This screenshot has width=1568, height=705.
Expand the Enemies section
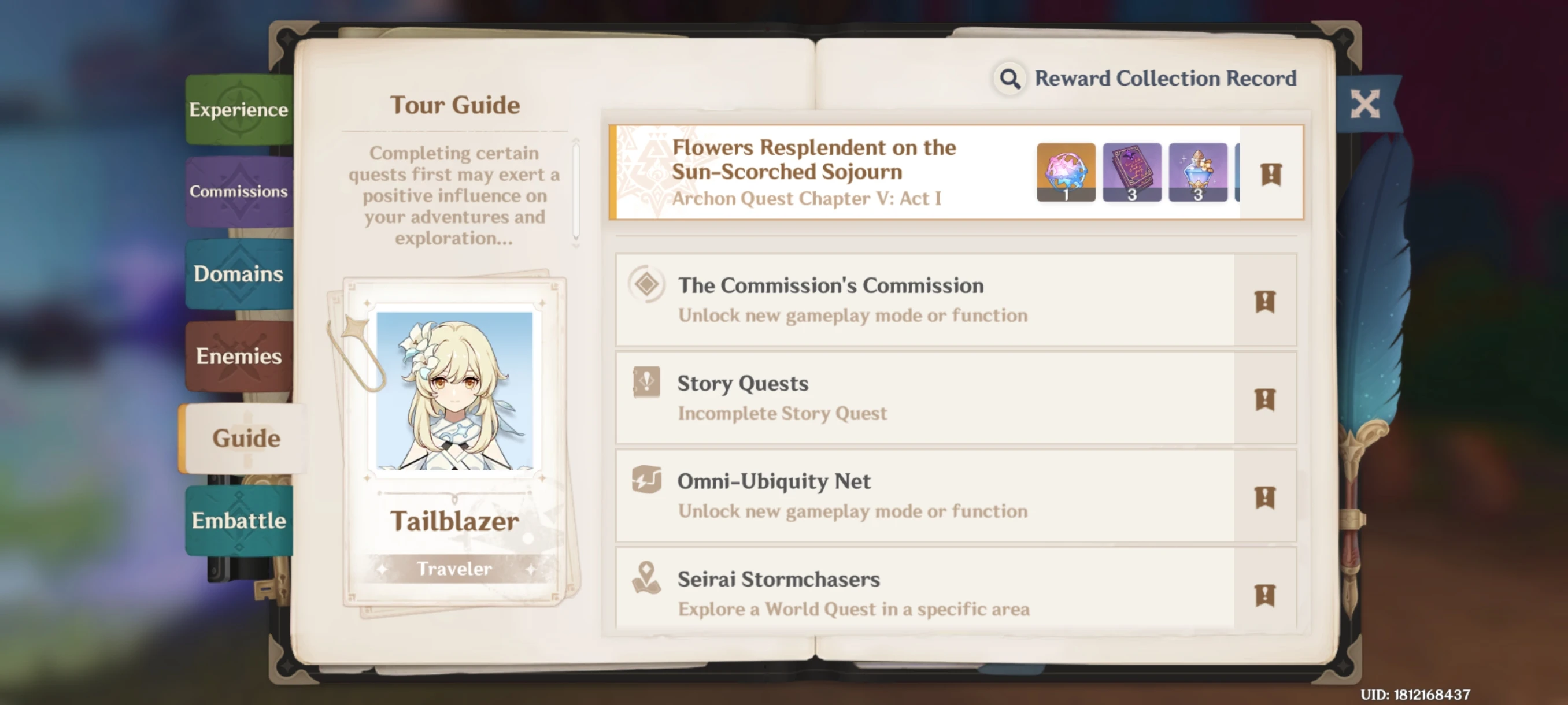(239, 357)
